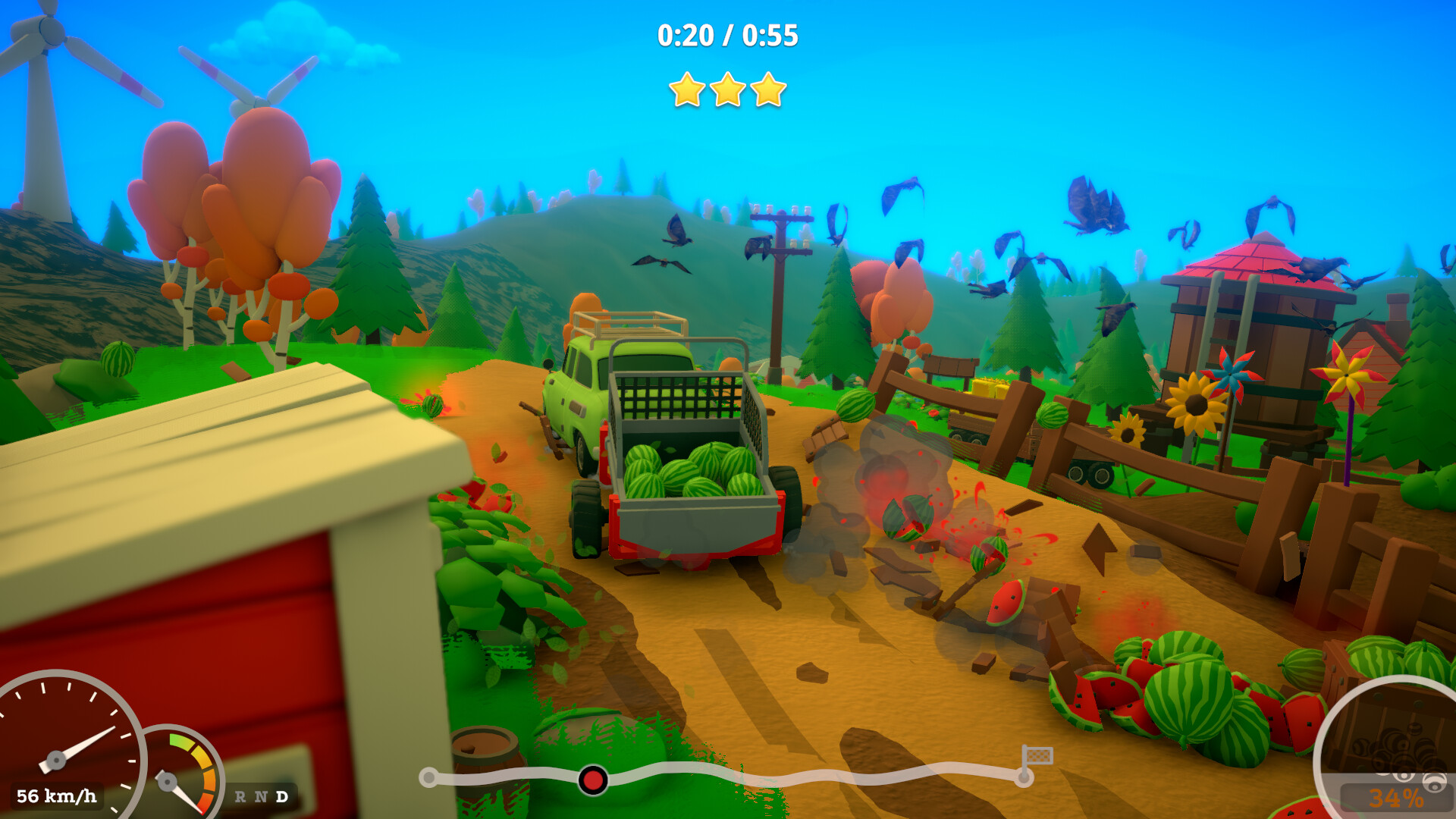Engage the D drive gear
This screenshot has width=1456, height=819.
click(282, 796)
